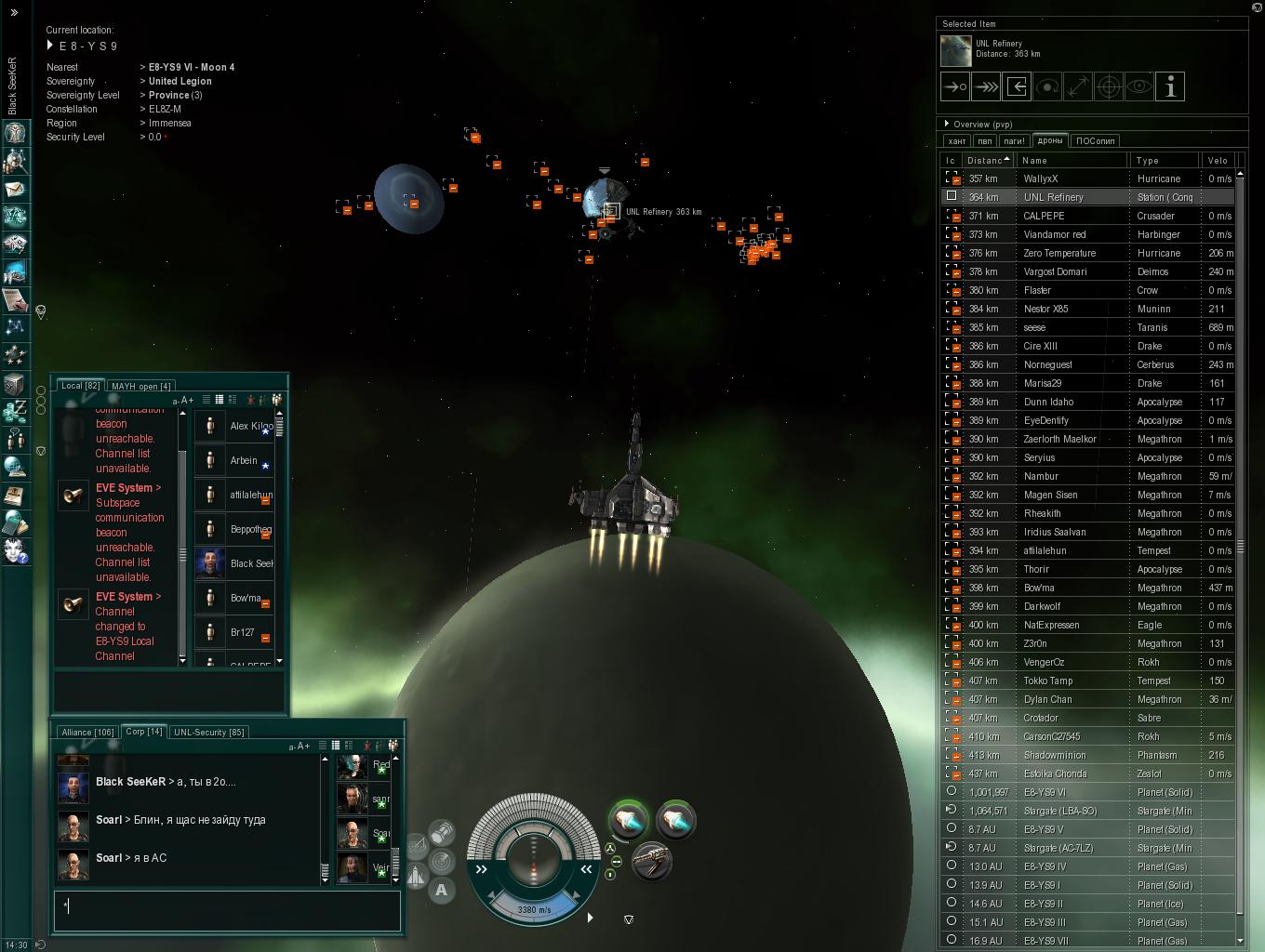
Task: Show the UNL-Security channel tab
Action: click(208, 732)
